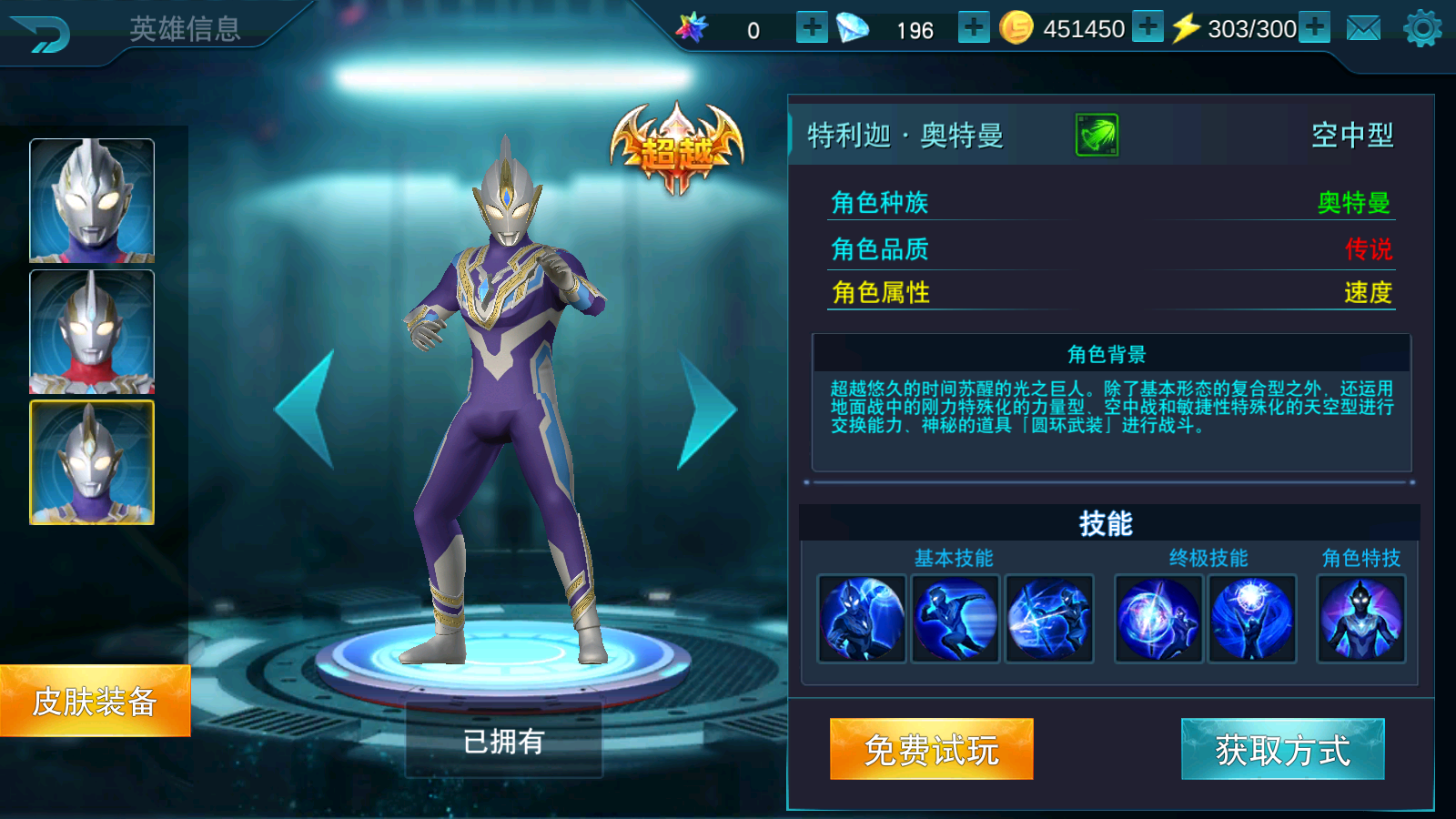The height and width of the screenshot is (819, 1456).
Task: Show the next hero with right arrow
Action: pyautogui.click(x=705, y=410)
